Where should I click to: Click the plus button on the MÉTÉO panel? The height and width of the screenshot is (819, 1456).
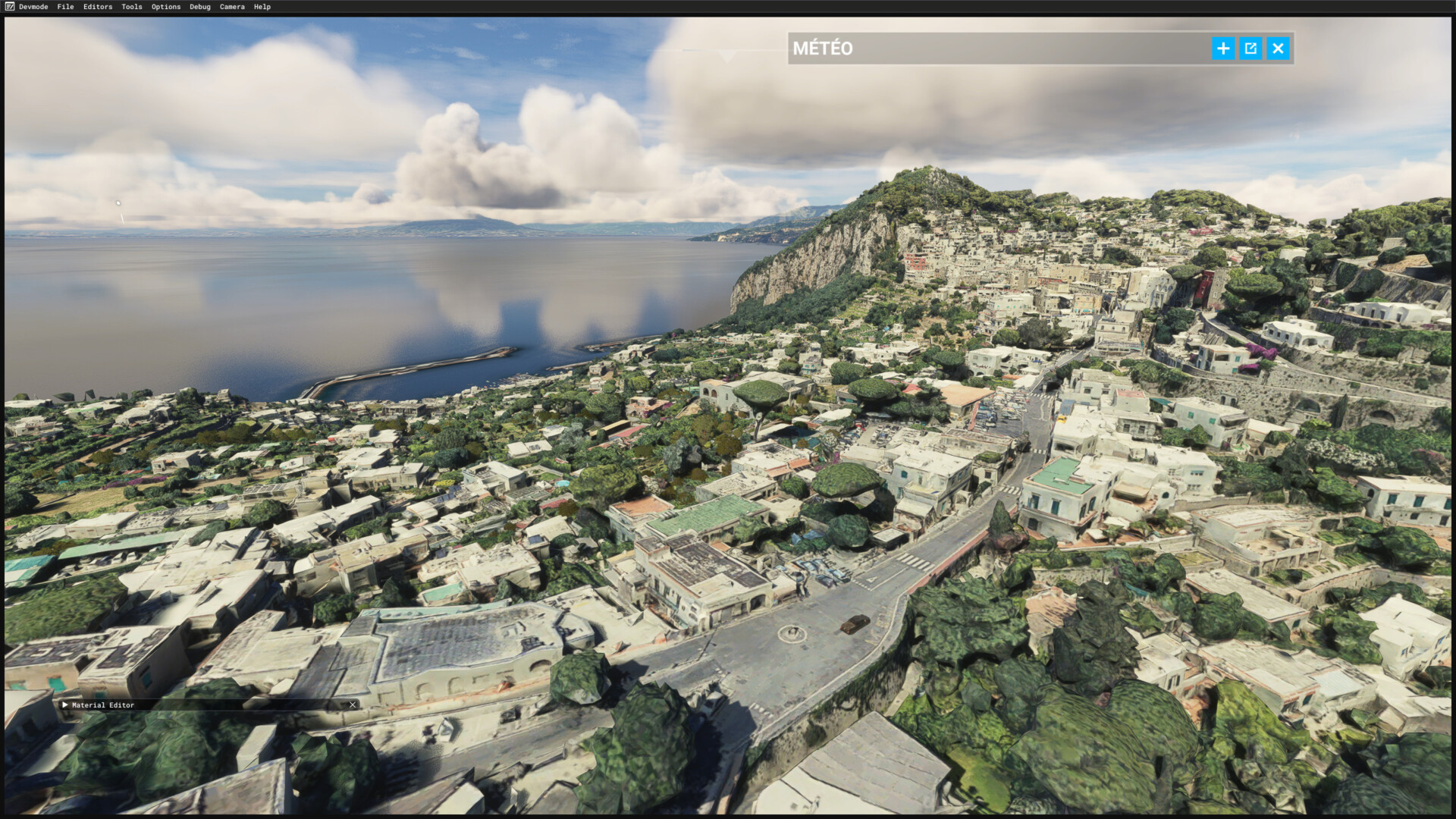tap(1222, 49)
